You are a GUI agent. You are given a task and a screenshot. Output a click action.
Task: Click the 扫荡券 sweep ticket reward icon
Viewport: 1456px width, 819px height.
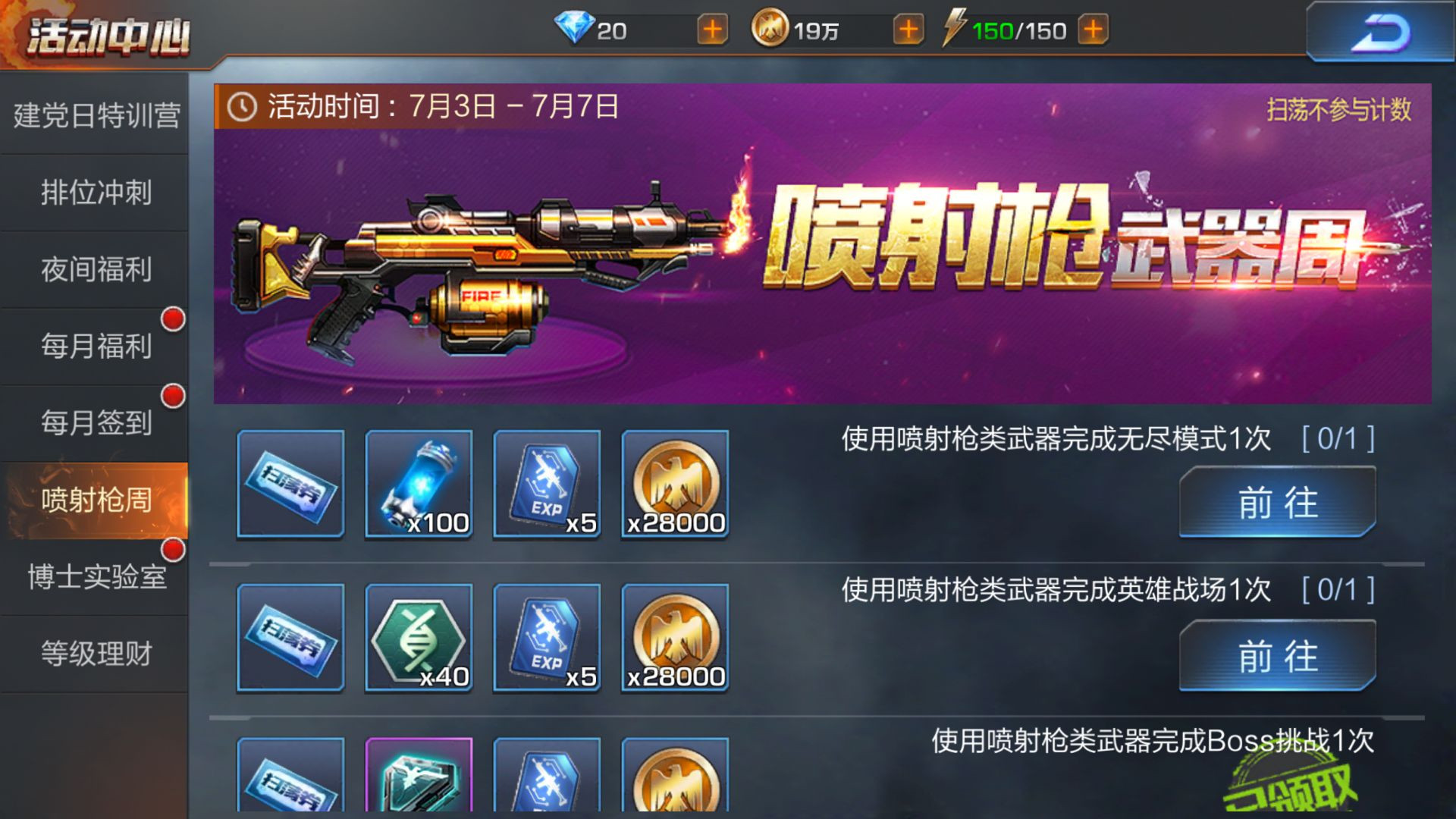point(290,485)
